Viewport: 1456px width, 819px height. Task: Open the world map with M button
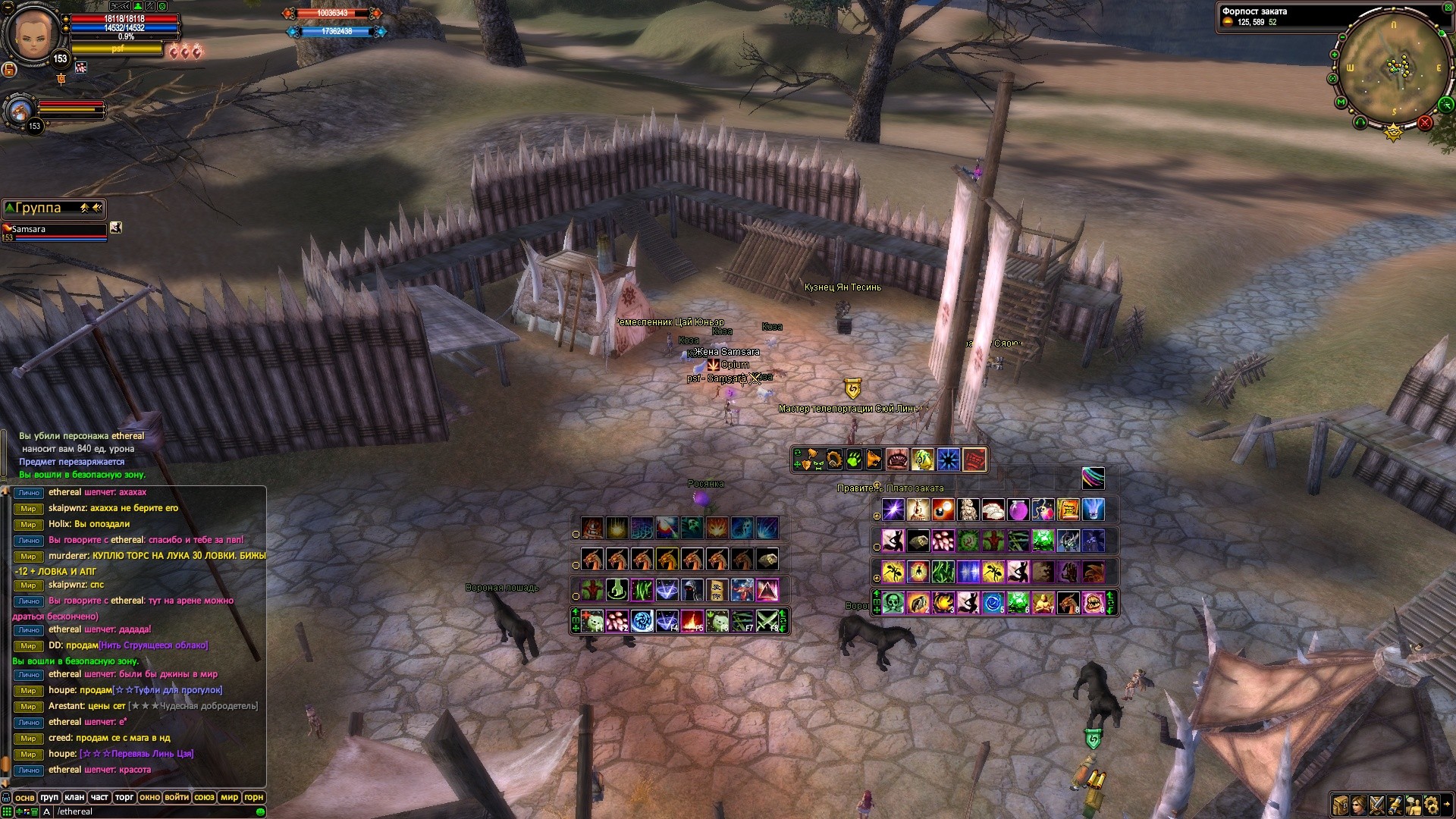(1341, 102)
